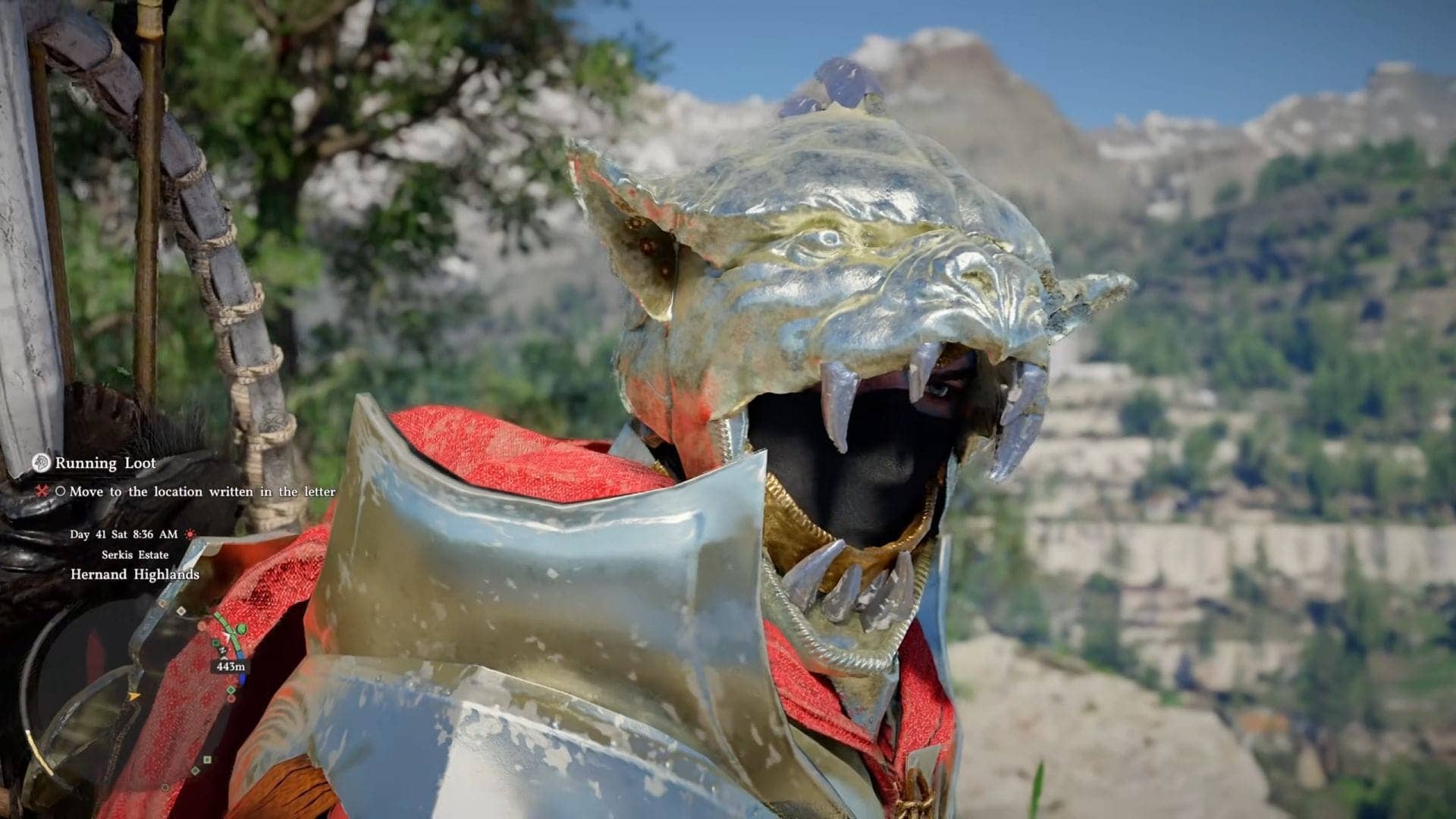The image size is (1456, 819).
Task: Toggle the circular objective completion marker
Action: point(62,491)
